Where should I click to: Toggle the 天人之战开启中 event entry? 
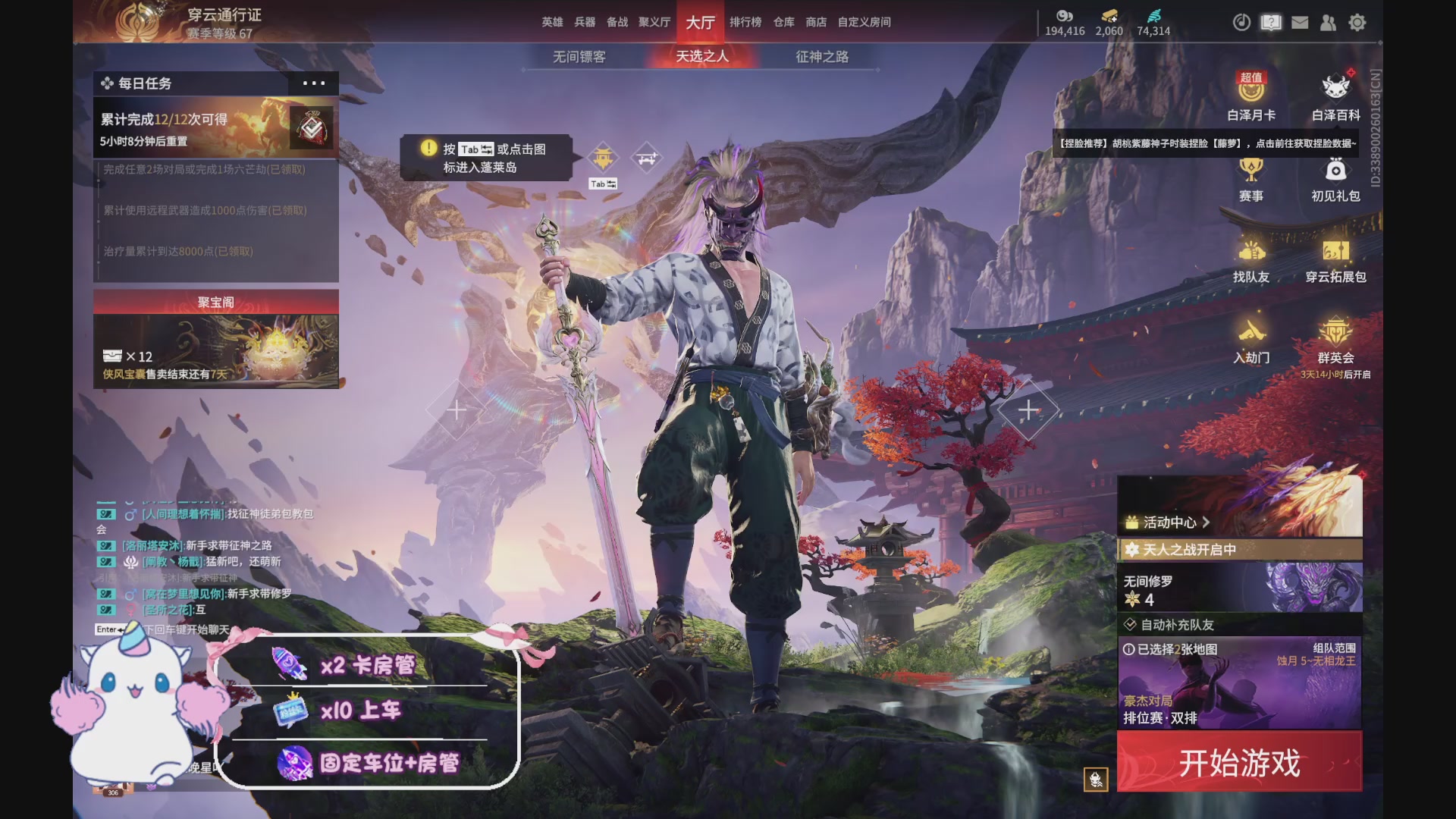pos(1191,551)
